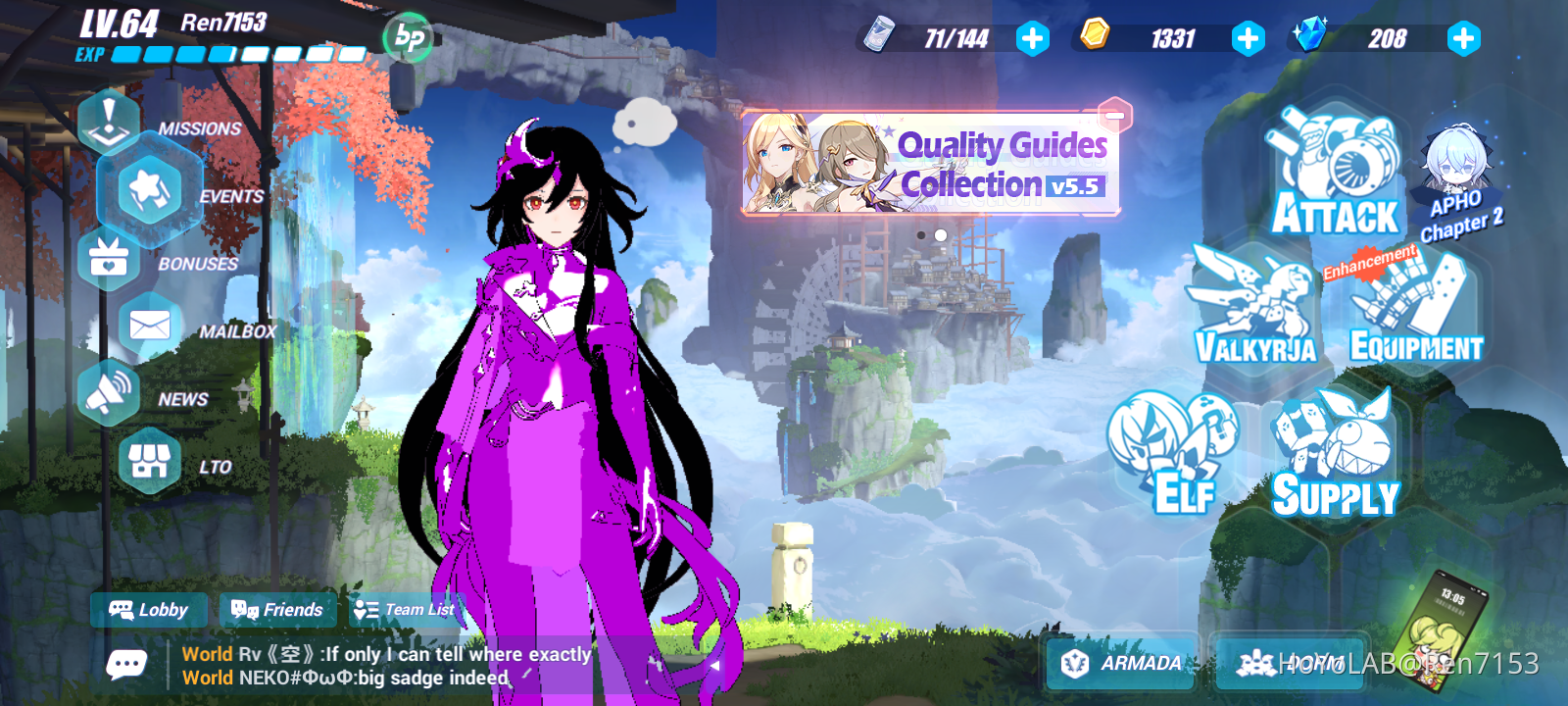Open the Supply gacha icon
Image resolution: width=1568 pixels, height=706 pixels.
click(x=1333, y=446)
